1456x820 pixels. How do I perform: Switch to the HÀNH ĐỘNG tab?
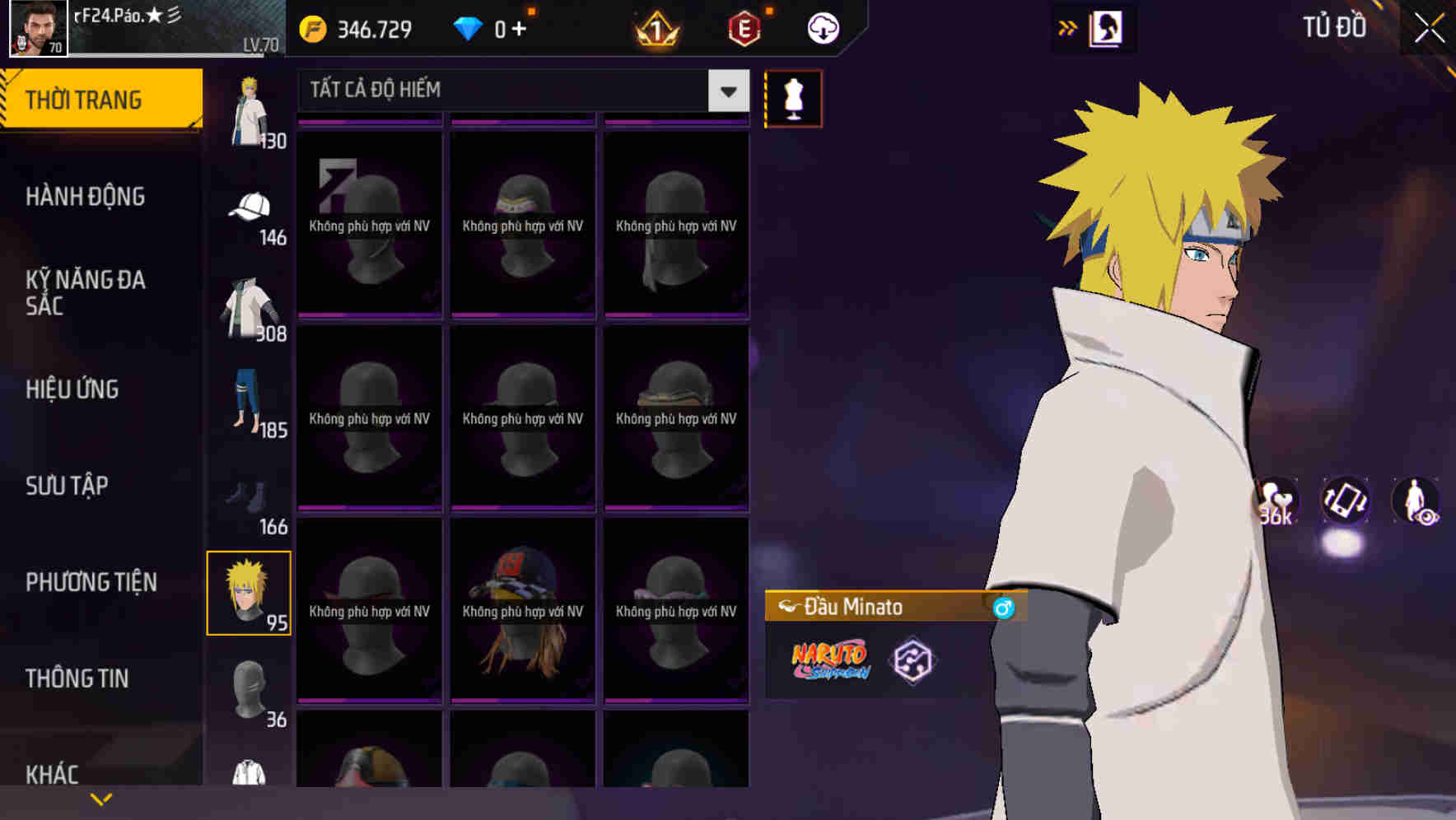pyautogui.click(x=86, y=197)
